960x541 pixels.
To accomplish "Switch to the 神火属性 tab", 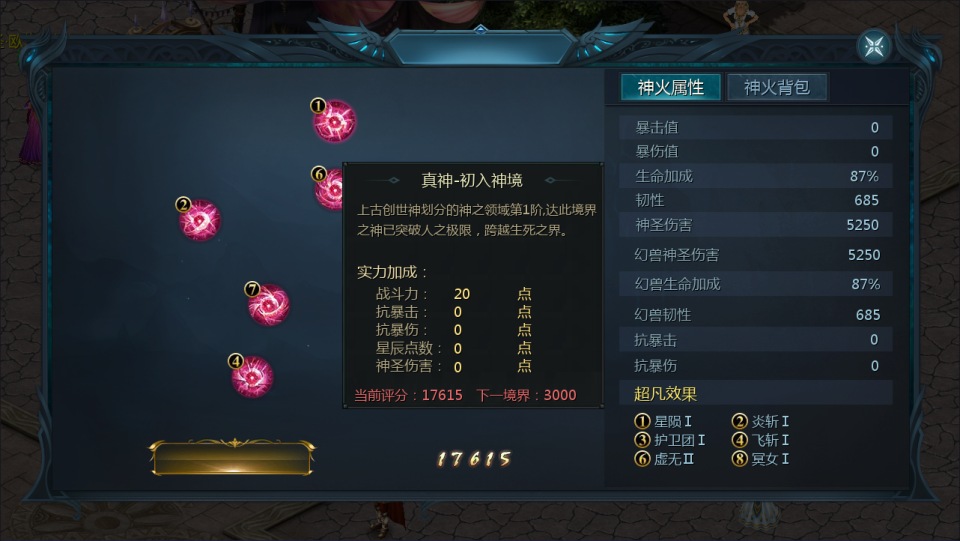I will pos(670,87).
